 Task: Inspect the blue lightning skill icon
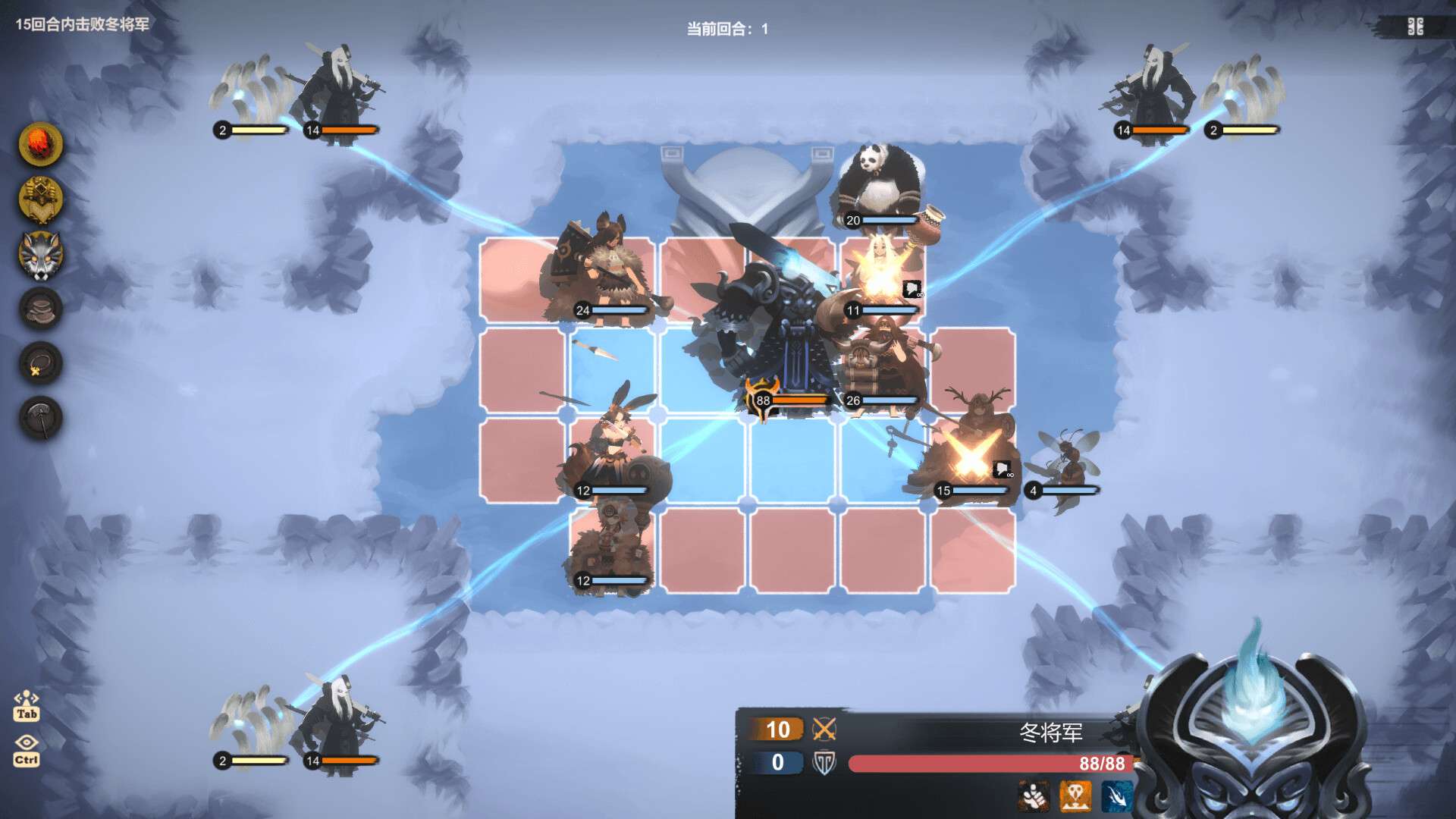coord(1116,796)
